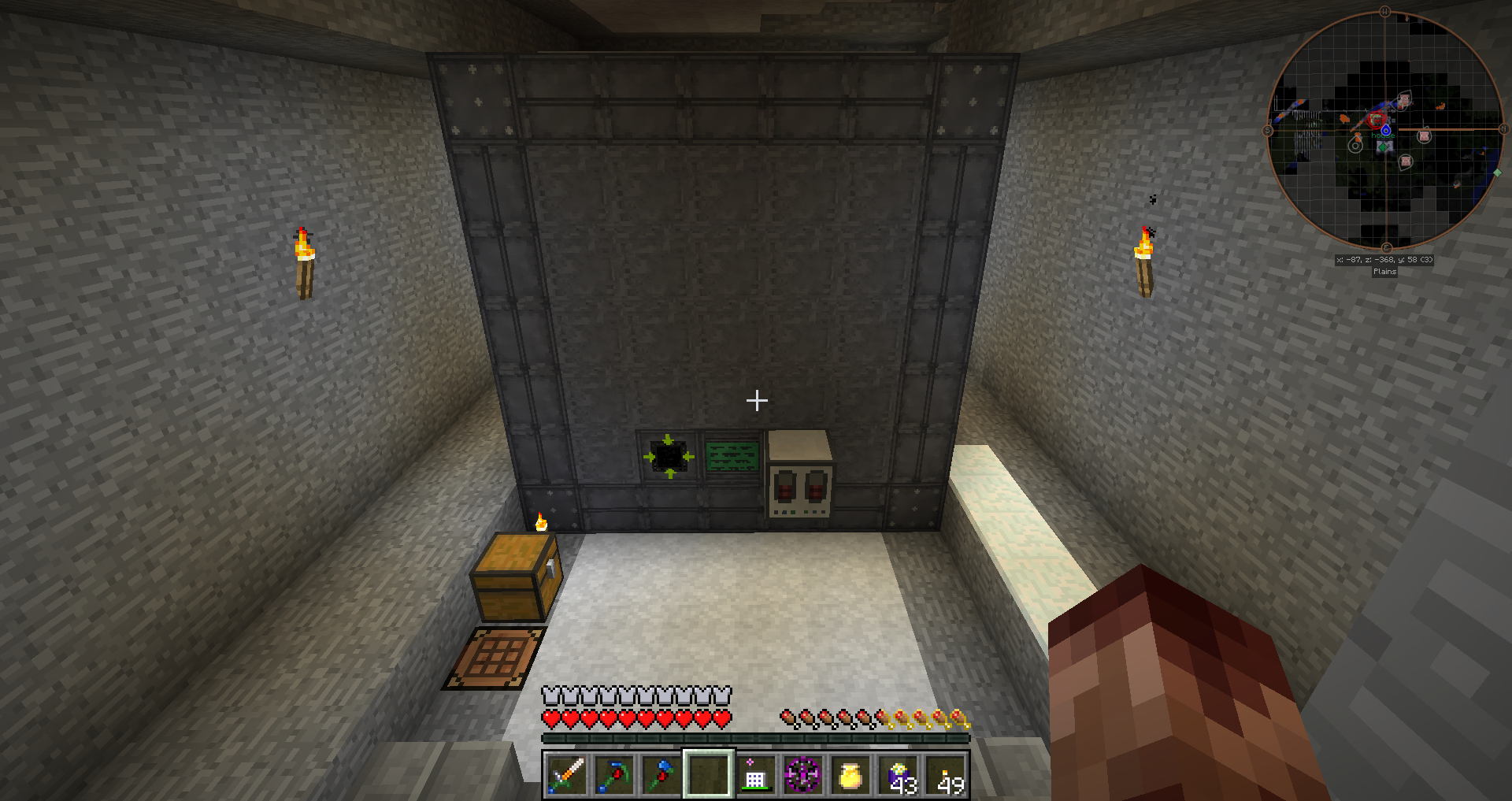Screen dimensions: 1512x801
Task: Choose the blue-headed axe hotbar slot
Action: (x=661, y=775)
